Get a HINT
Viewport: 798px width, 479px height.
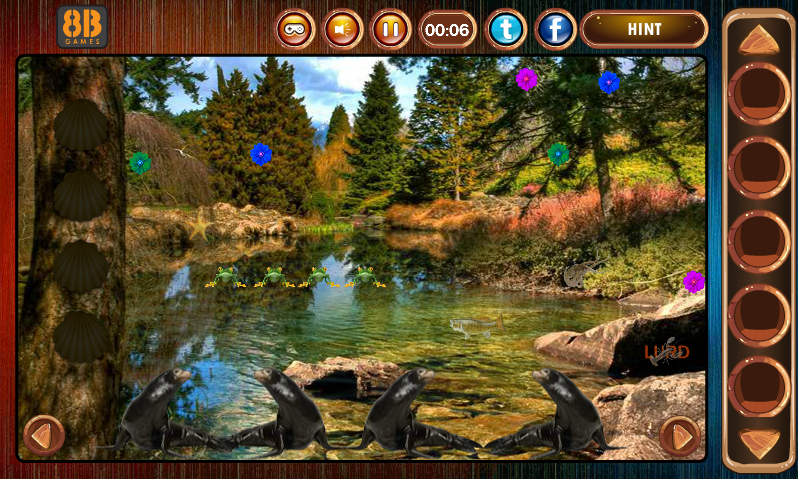(x=644, y=29)
